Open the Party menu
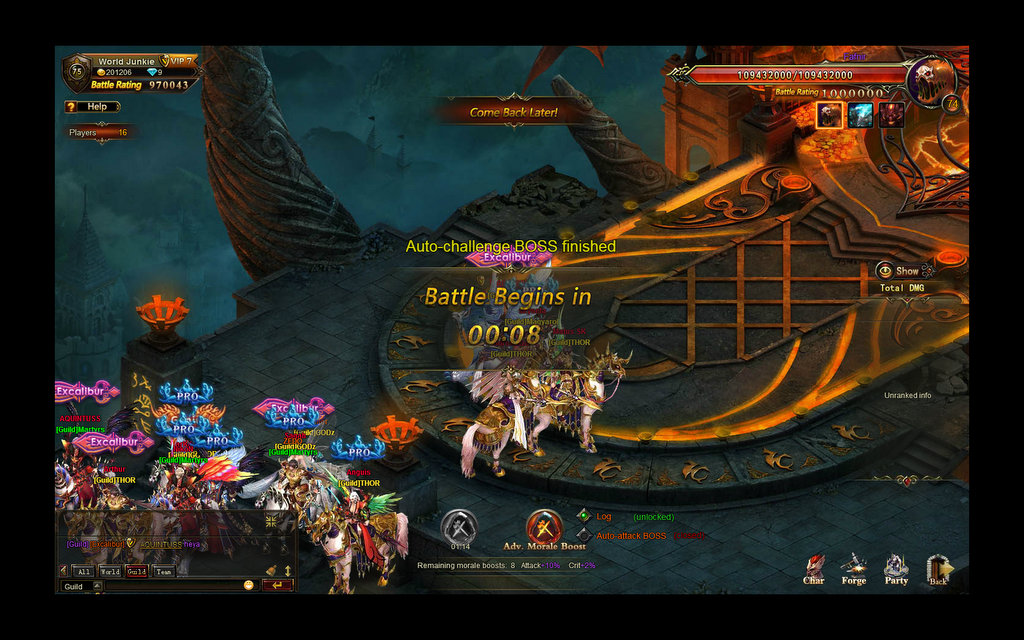Viewport: 1024px width, 640px height. [x=895, y=568]
